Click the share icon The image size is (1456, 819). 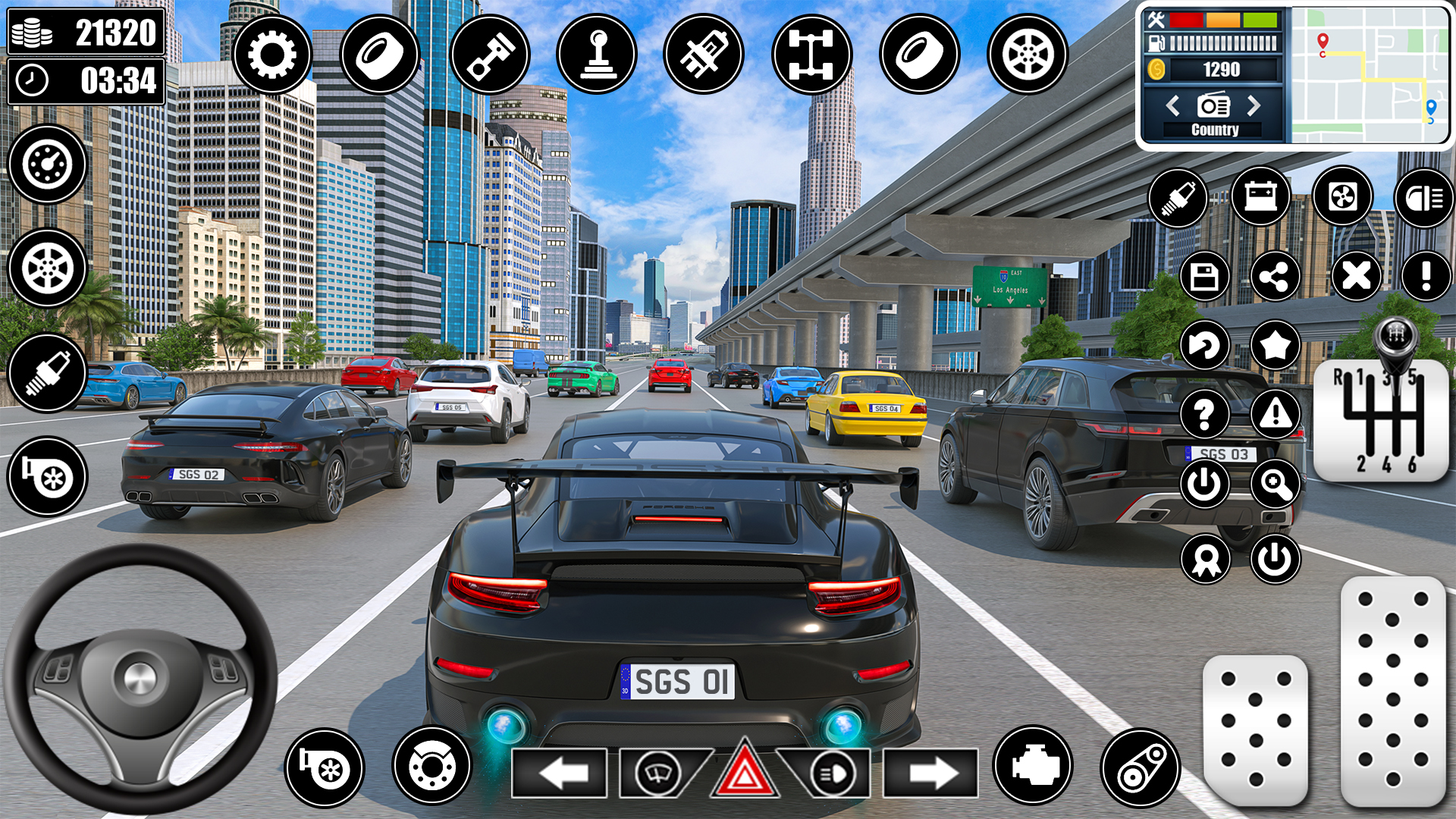(1275, 277)
